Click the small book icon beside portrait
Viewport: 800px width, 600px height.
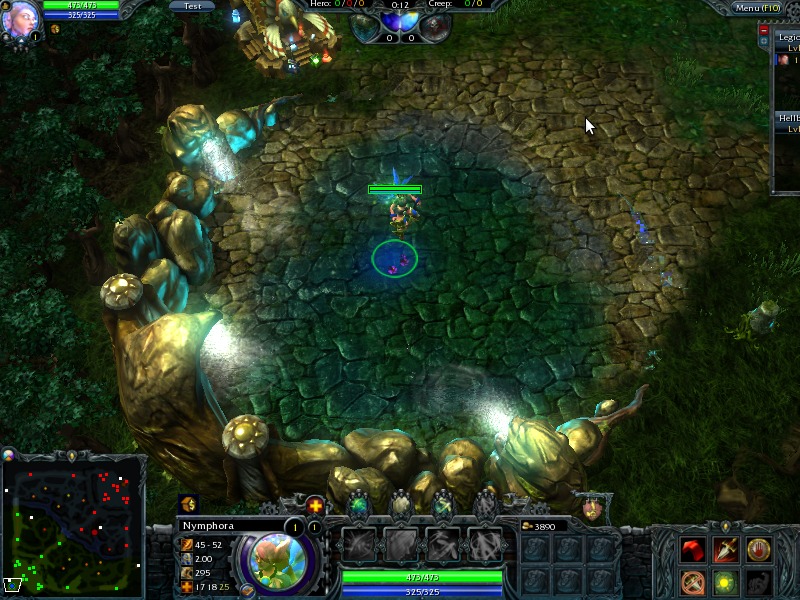coord(246,590)
